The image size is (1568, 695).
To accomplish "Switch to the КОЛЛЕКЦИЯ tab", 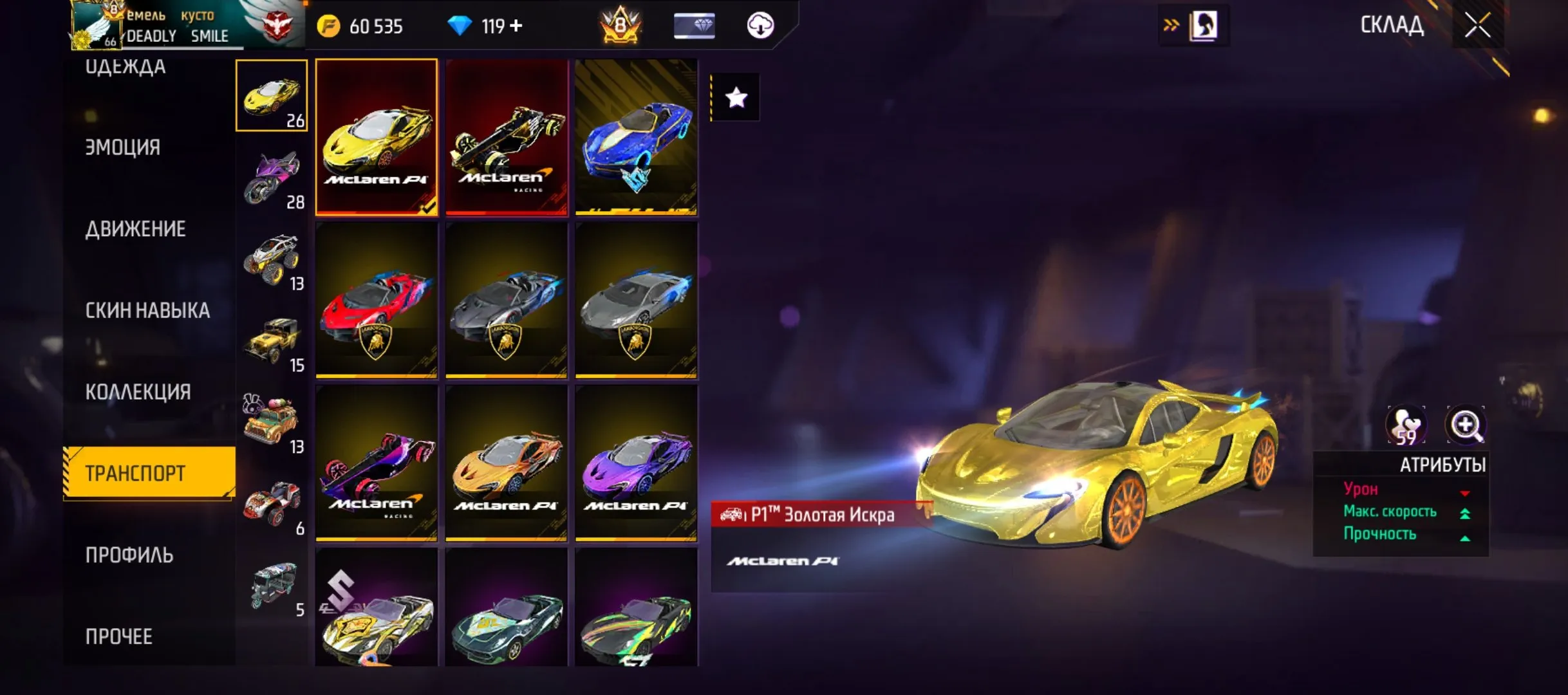I will [138, 390].
